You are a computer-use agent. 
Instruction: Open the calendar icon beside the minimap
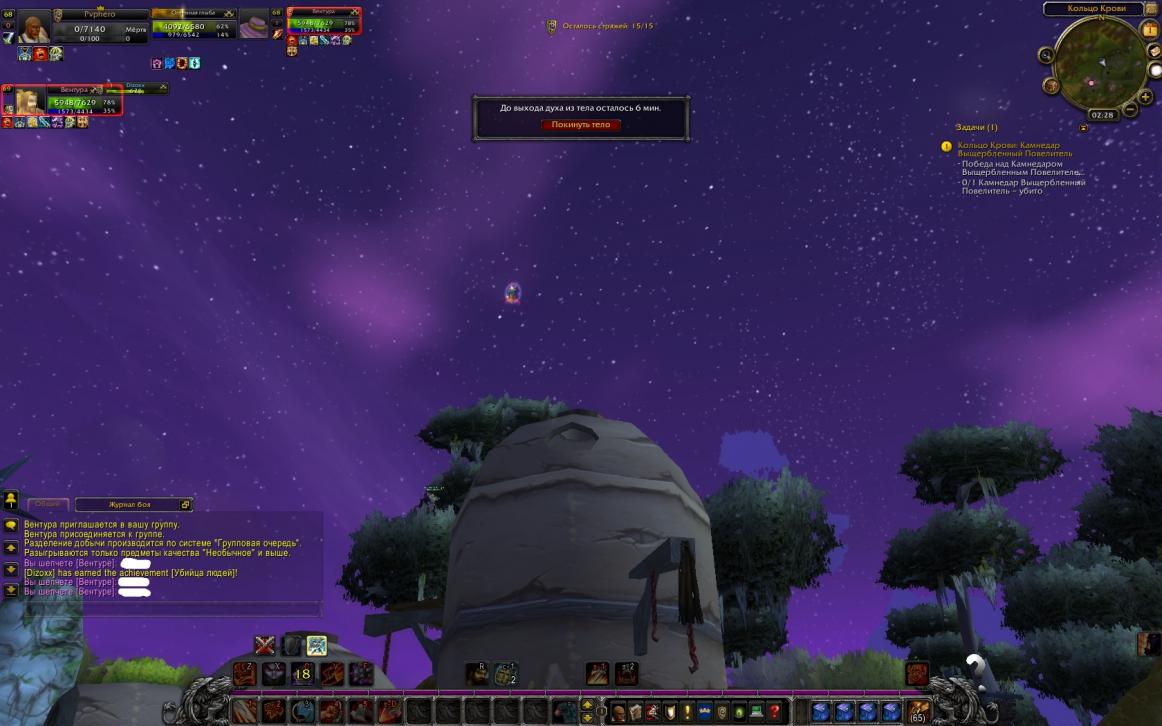pyautogui.click(x=1149, y=30)
